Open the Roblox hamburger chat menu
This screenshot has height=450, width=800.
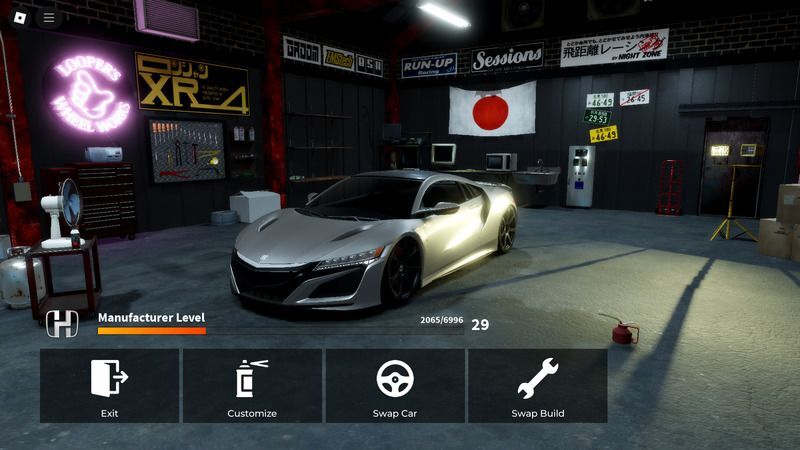click(48, 17)
